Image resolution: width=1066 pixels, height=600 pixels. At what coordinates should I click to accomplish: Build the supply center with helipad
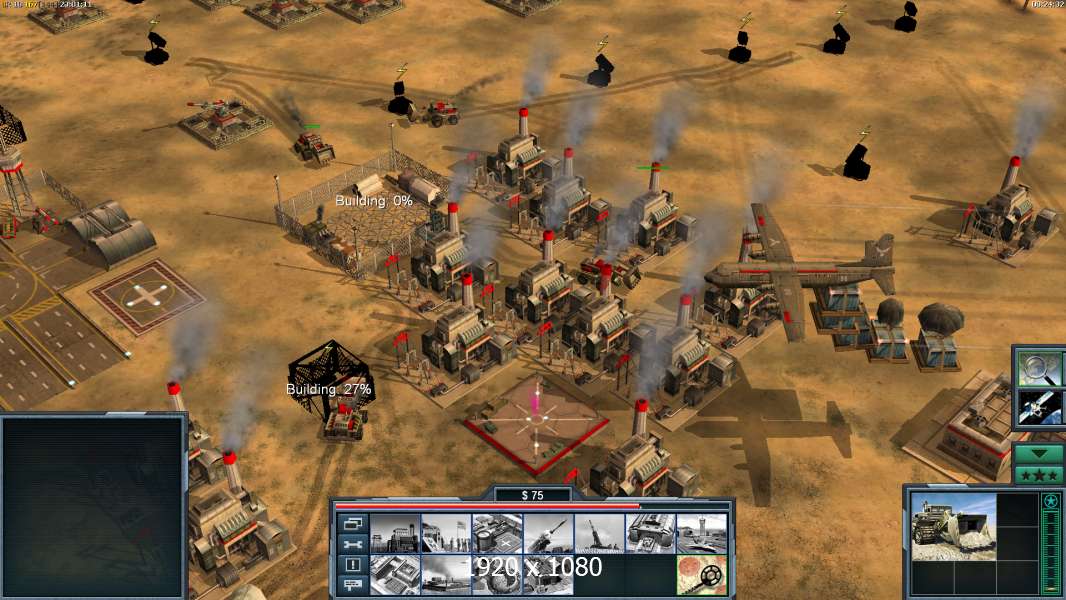click(x=496, y=534)
